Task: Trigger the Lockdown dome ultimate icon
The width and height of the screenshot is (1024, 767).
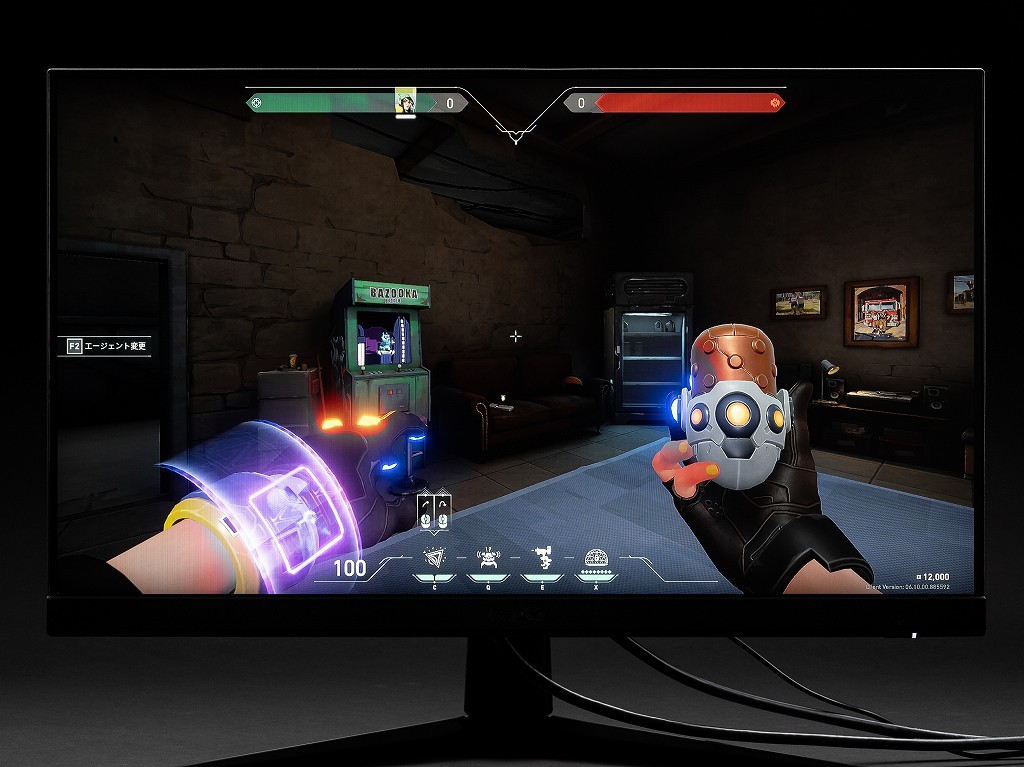Action: [595, 558]
